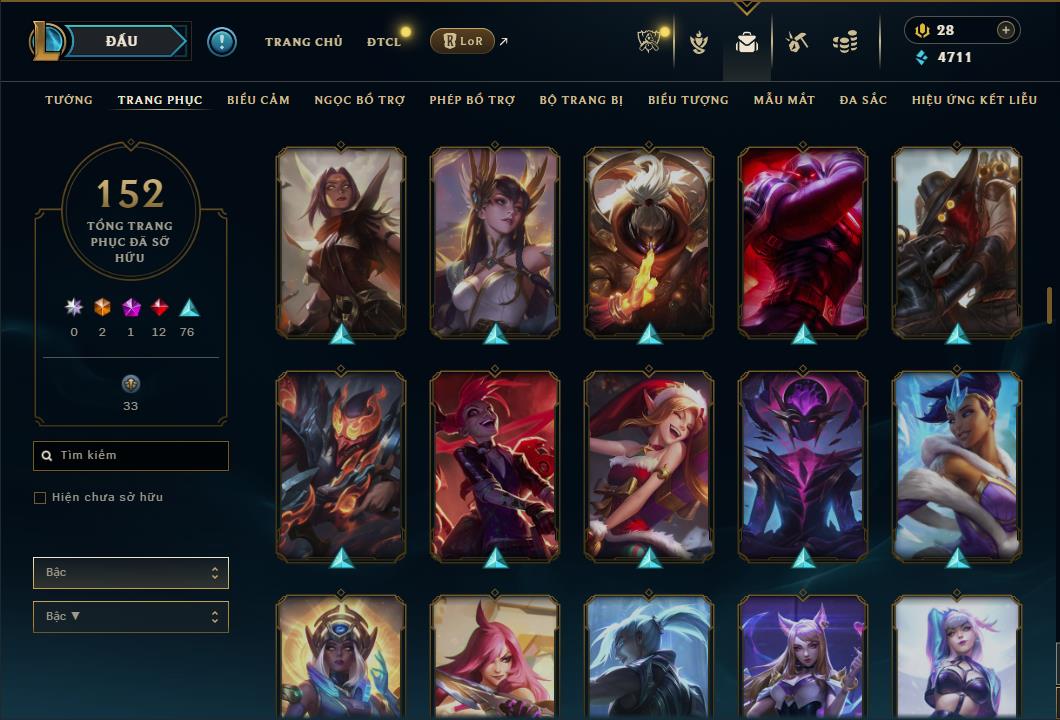This screenshot has width=1060, height=720.
Task: Open the upper Bậc dropdown without arrow
Action: (131, 573)
